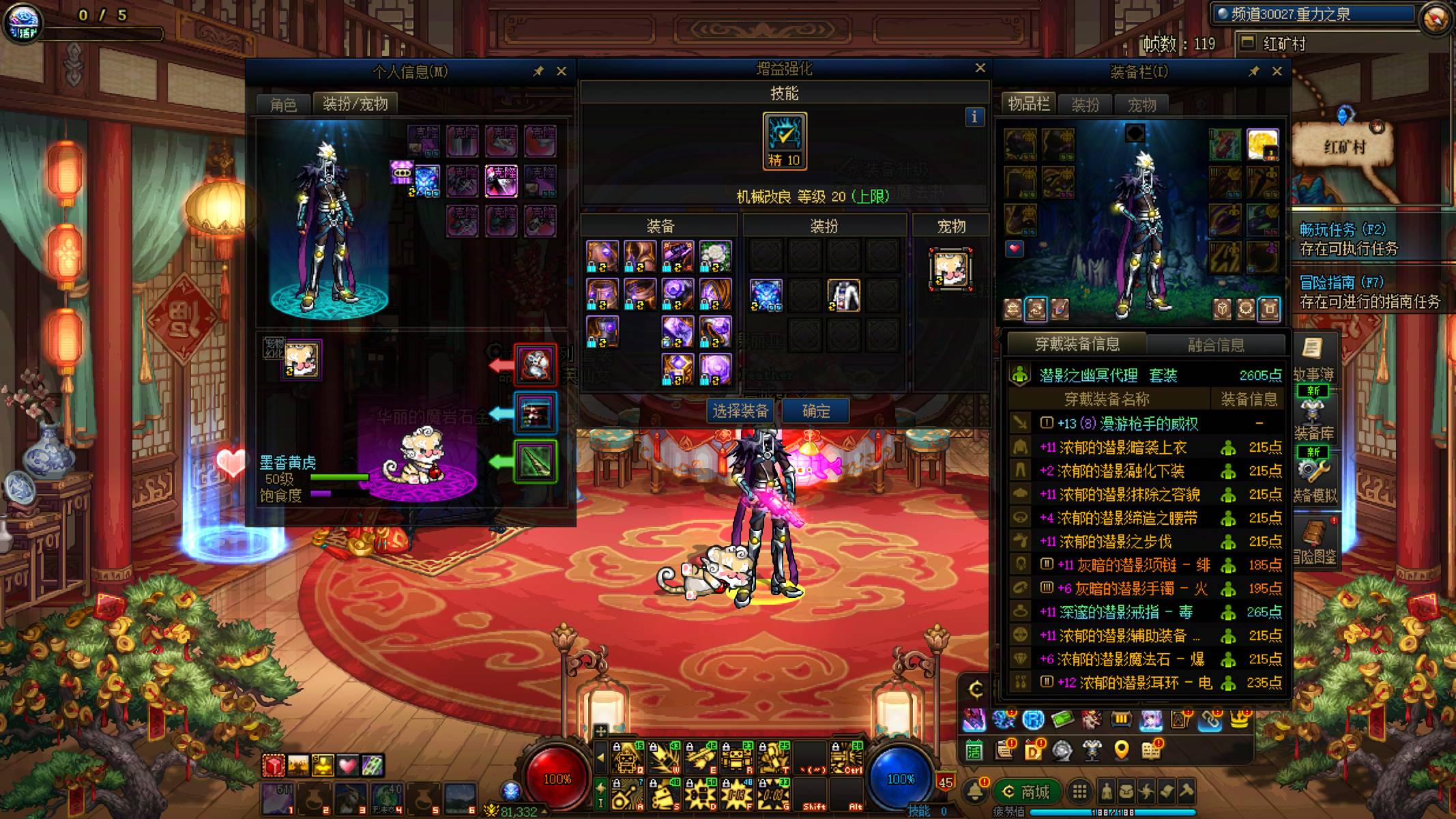Pin the 个人信息 window

[538, 71]
